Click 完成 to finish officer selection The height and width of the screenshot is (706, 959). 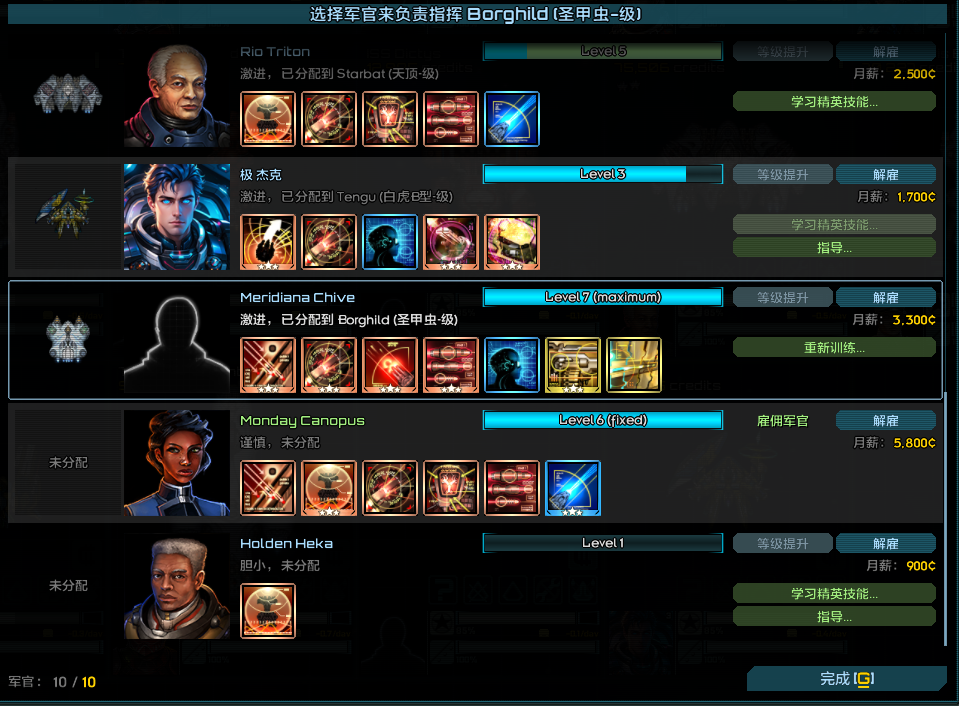point(846,679)
